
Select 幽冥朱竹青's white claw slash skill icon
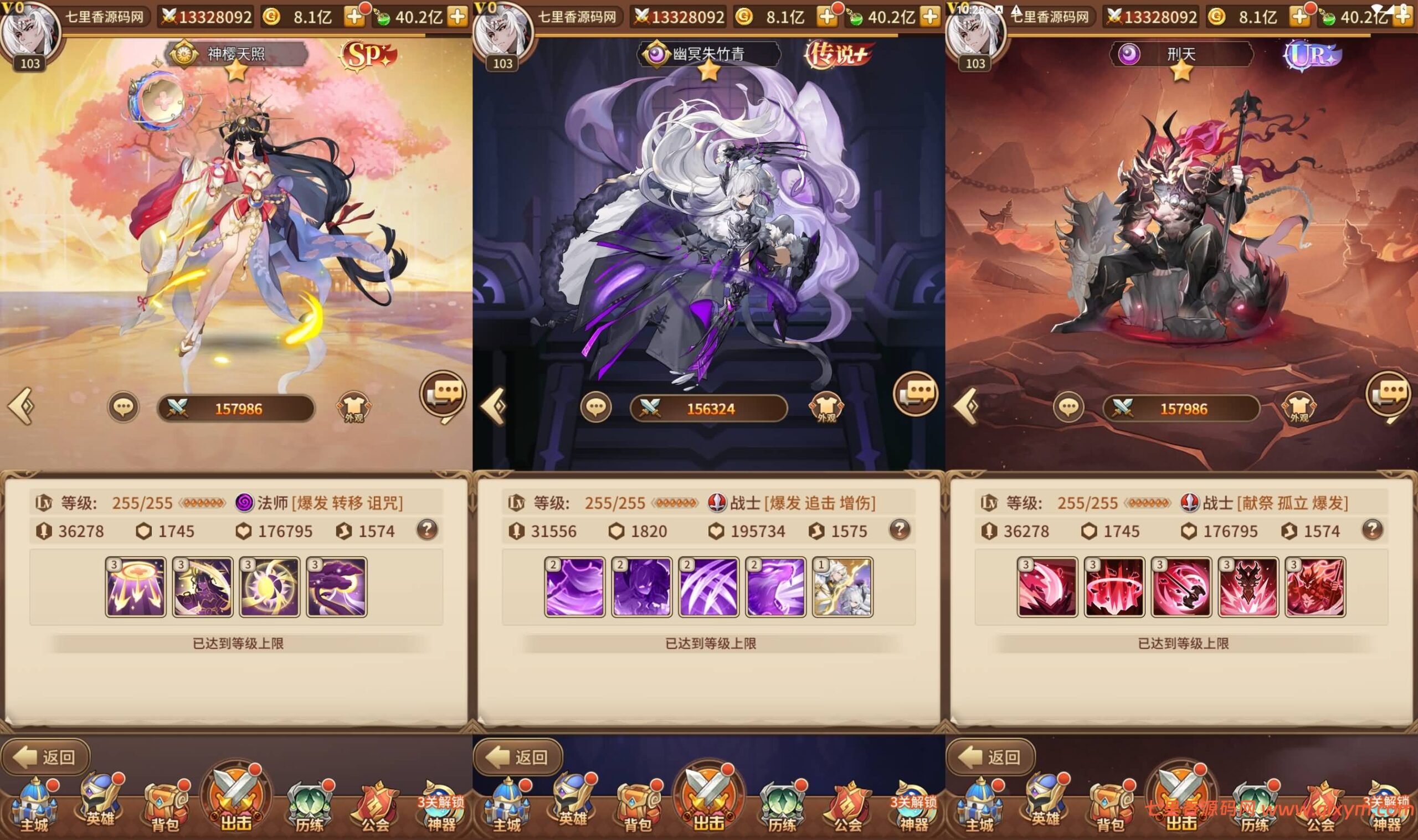(708, 586)
